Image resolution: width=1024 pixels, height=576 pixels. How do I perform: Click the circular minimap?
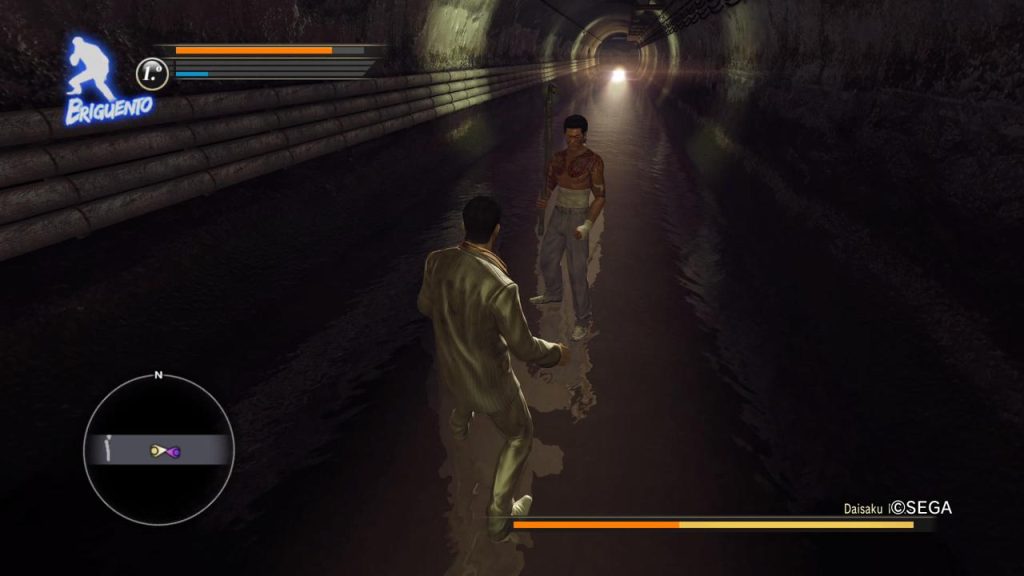pyautogui.click(x=158, y=451)
